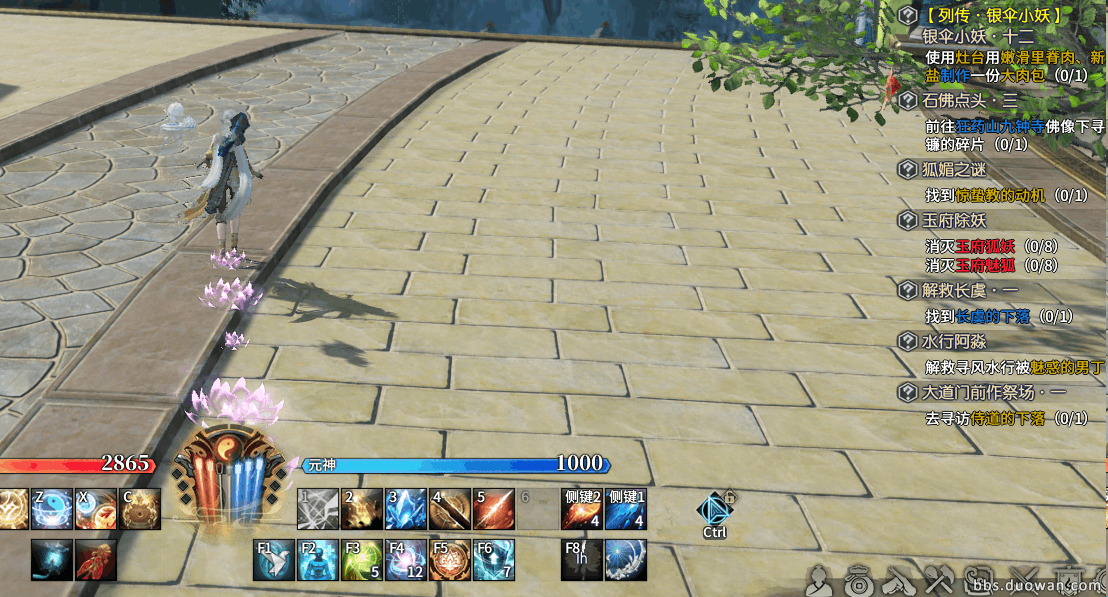This screenshot has height=597, width=1108.
Task: Activate the golden drum skill on slot C
Action: coord(140,509)
